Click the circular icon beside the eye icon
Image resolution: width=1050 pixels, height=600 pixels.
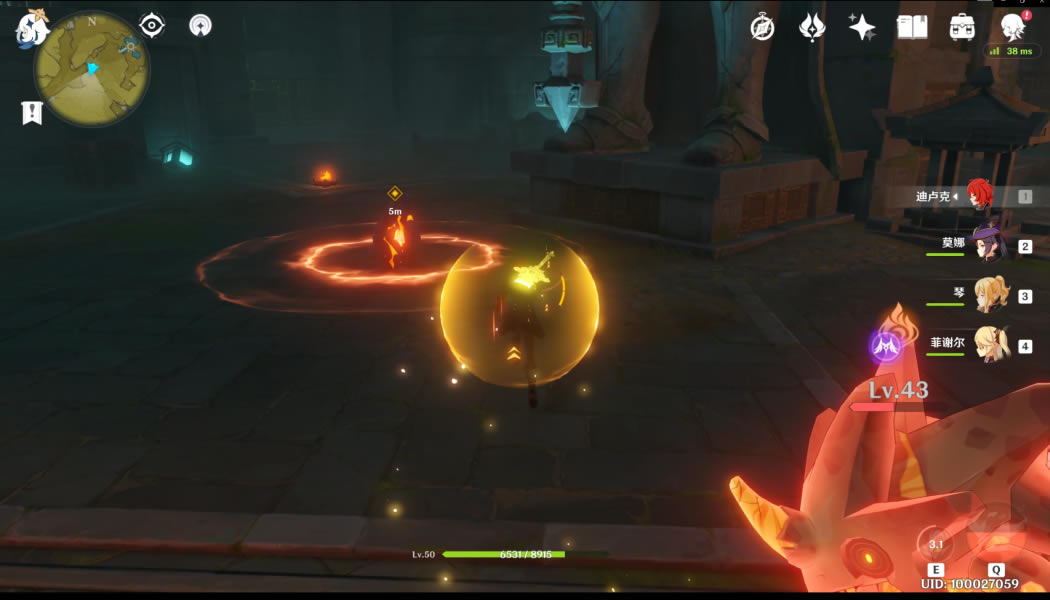[x=200, y=25]
